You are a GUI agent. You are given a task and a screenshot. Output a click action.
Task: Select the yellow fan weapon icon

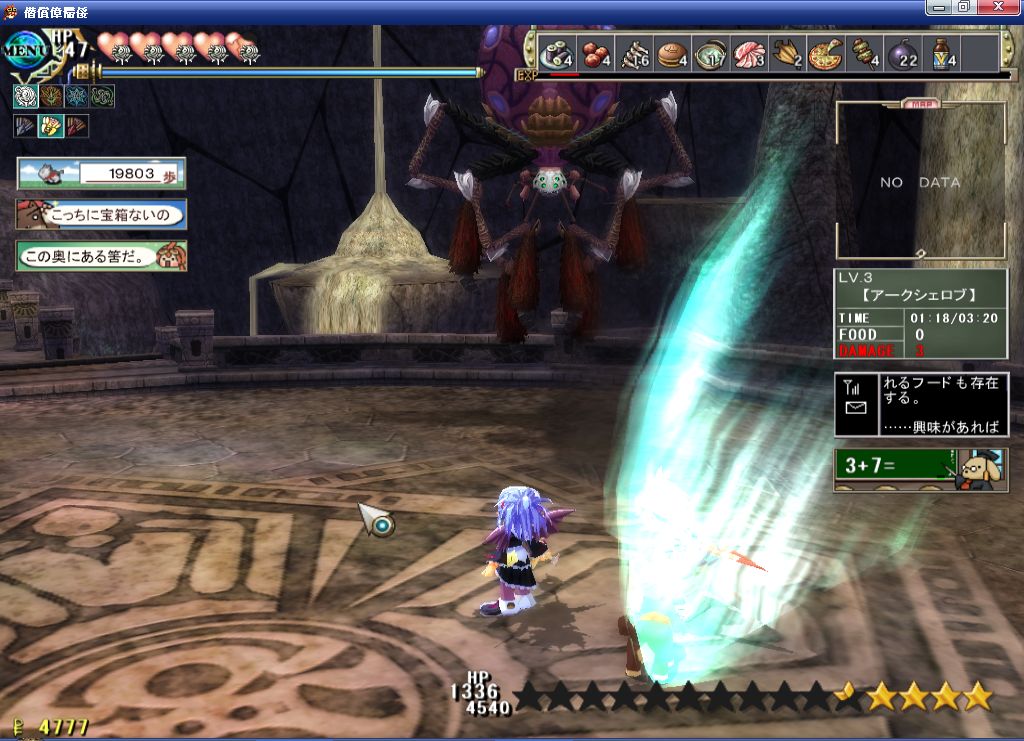50,126
